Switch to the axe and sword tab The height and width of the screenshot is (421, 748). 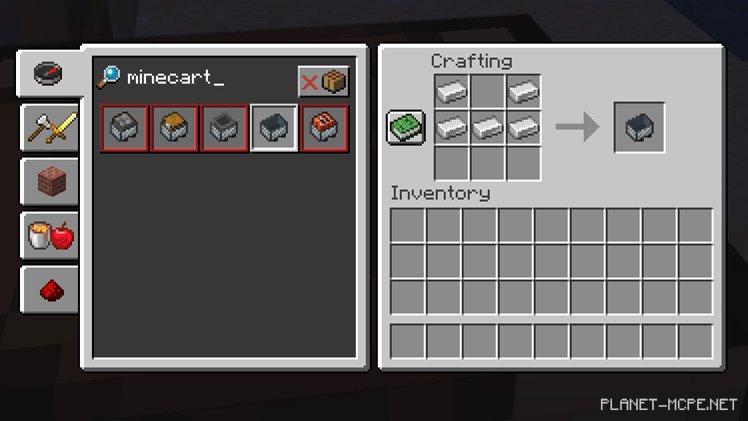pyautogui.click(x=49, y=127)
